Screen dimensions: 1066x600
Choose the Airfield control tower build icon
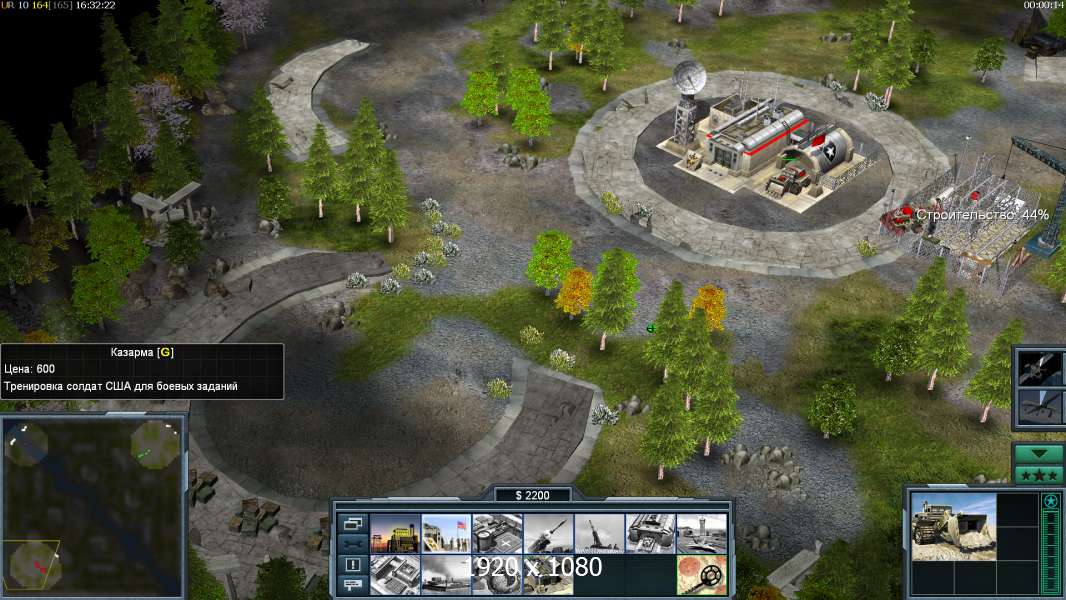tap(701, 534)
